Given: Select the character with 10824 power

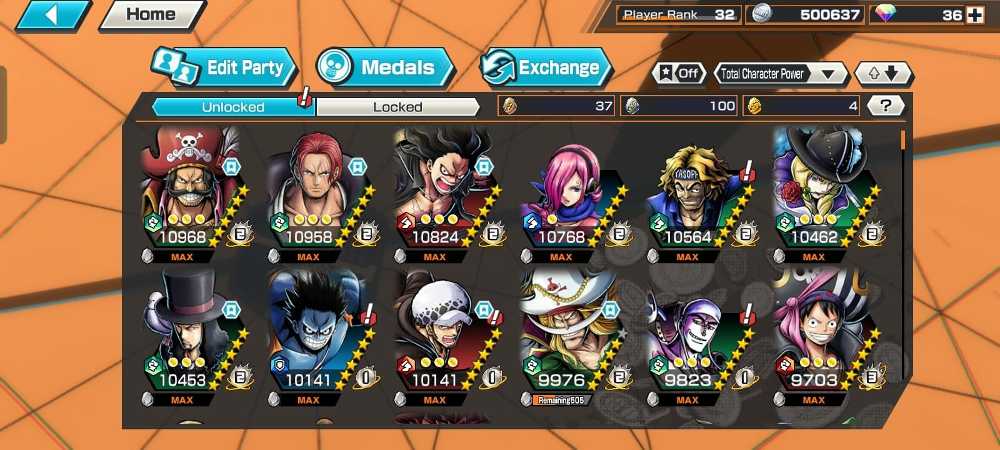Looking at the screenshot, I should pos(435,190).
